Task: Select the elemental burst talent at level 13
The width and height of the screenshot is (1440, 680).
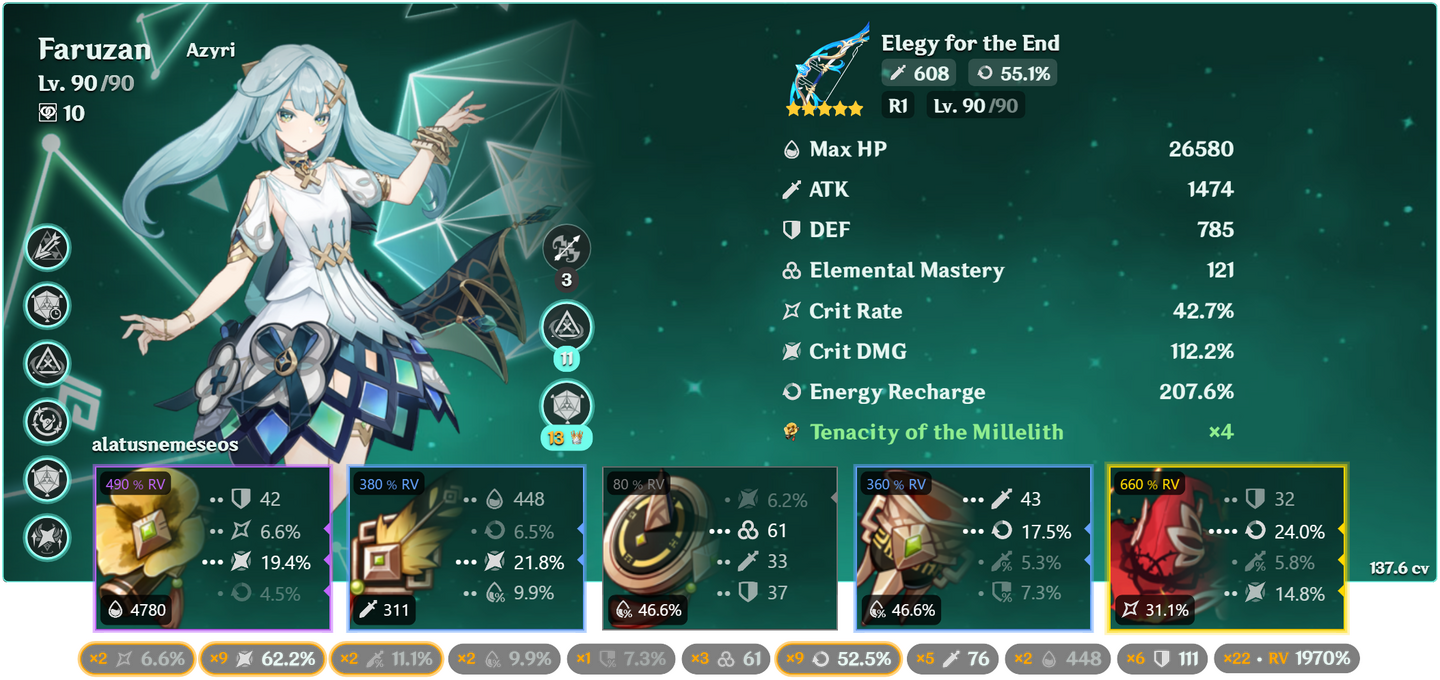Action: click(x=567, y=407)
